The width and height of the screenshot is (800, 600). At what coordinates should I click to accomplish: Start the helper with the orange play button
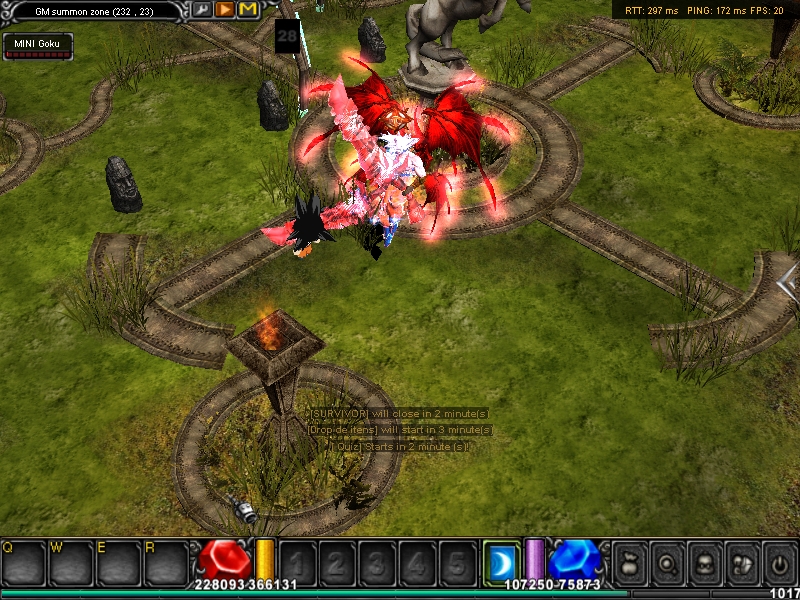pos(225,9)
